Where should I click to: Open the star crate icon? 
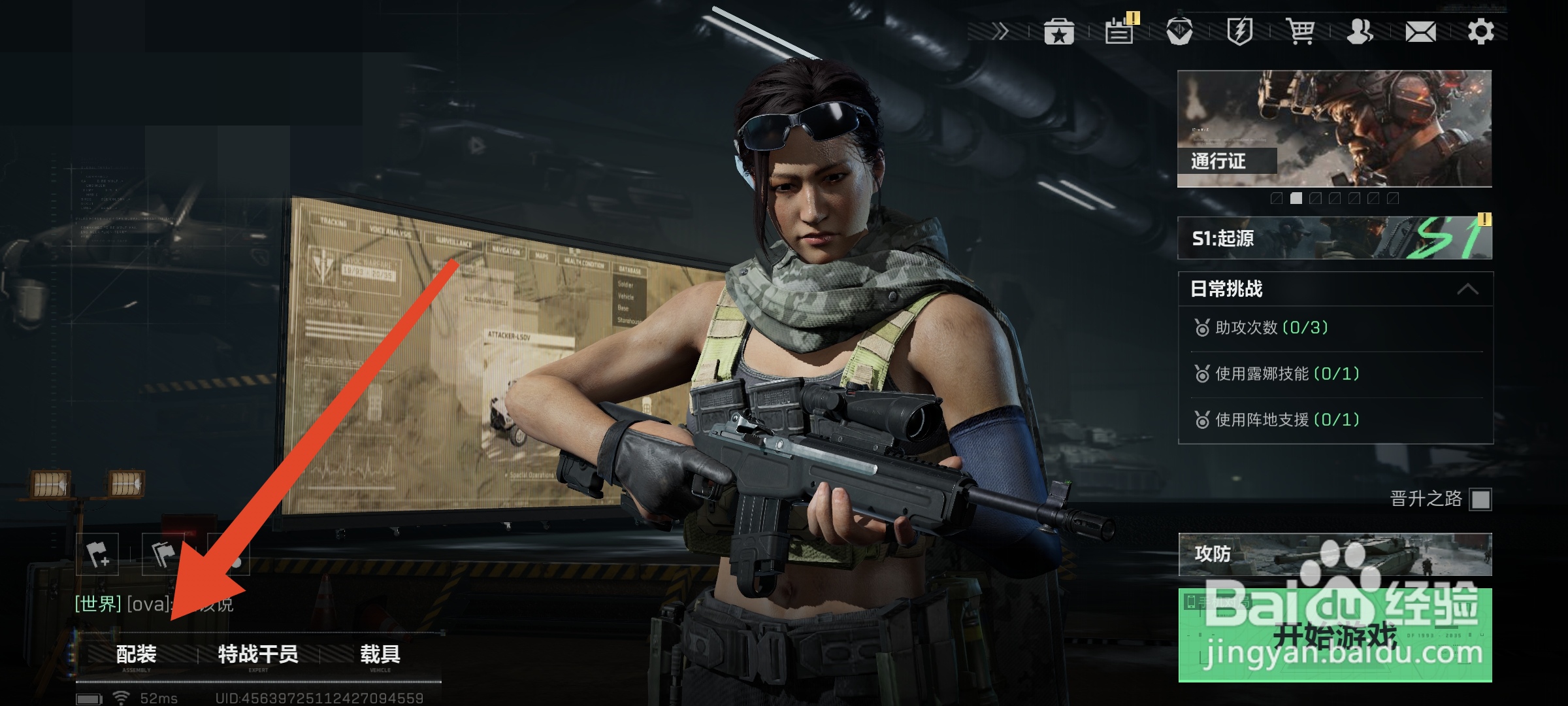click(1059, 31)
